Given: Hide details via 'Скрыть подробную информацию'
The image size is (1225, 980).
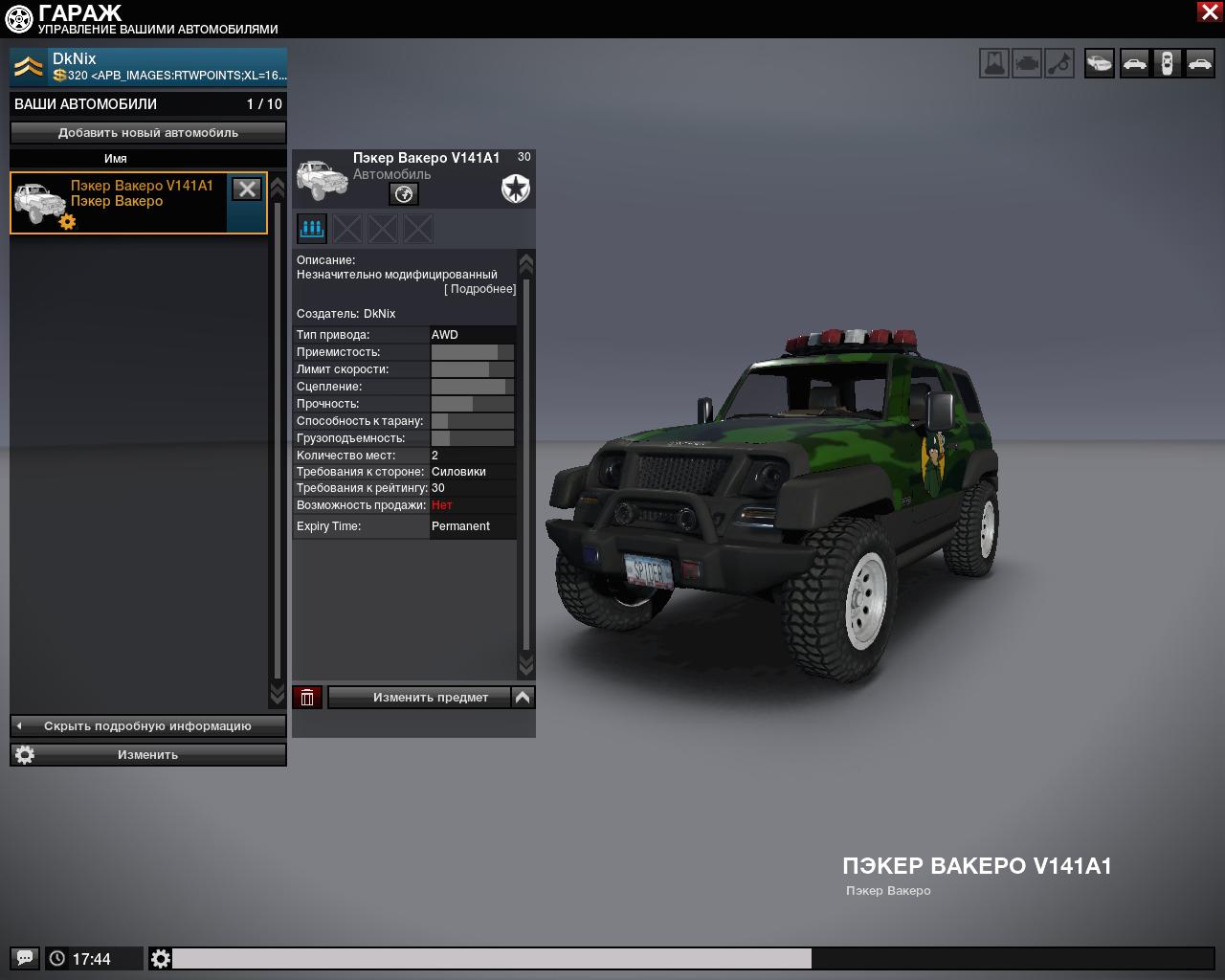Looking at the screenshot, I should tap(148, 726).
